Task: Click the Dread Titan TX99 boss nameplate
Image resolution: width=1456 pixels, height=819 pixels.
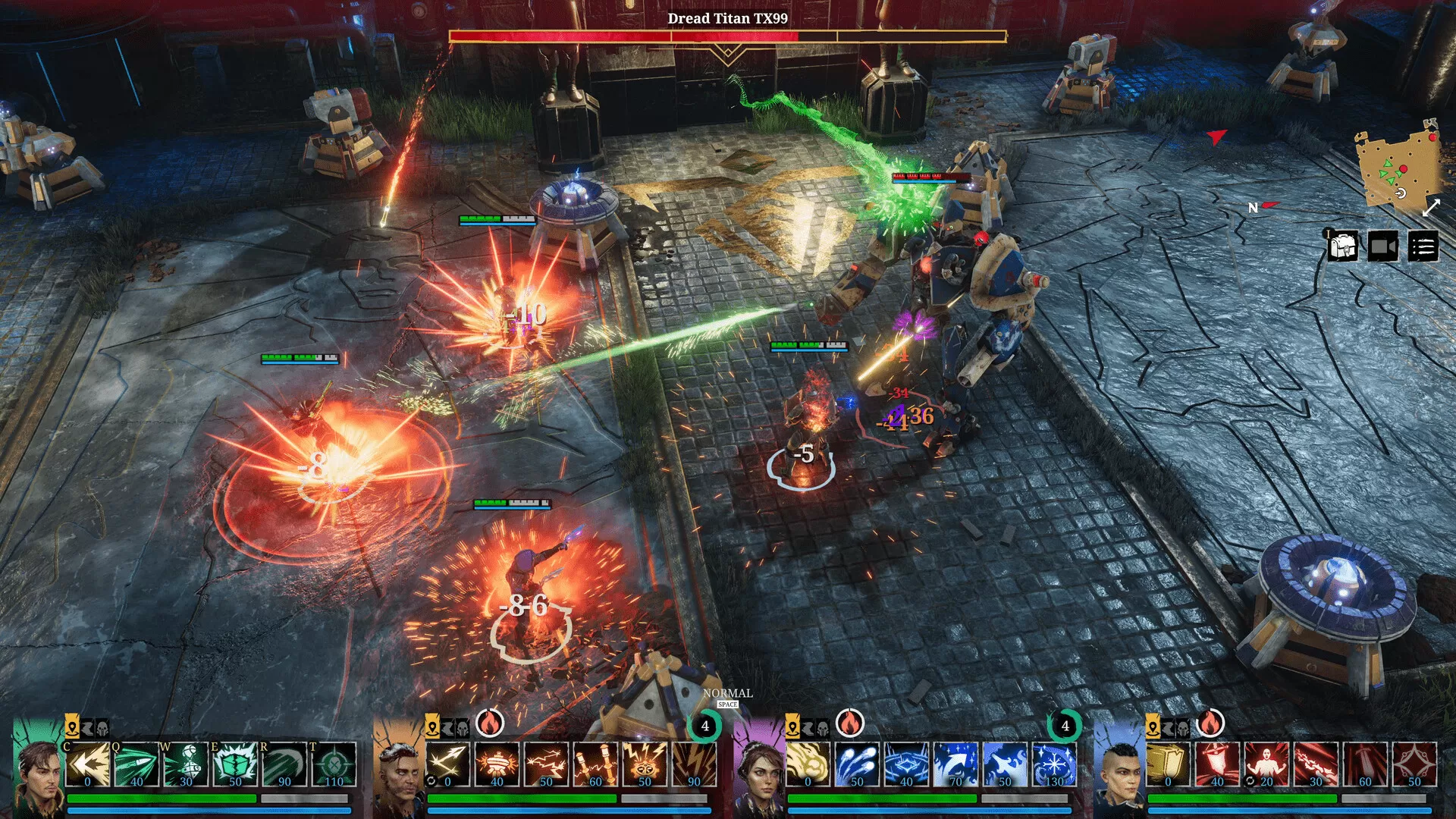Action: coord(728,17)
